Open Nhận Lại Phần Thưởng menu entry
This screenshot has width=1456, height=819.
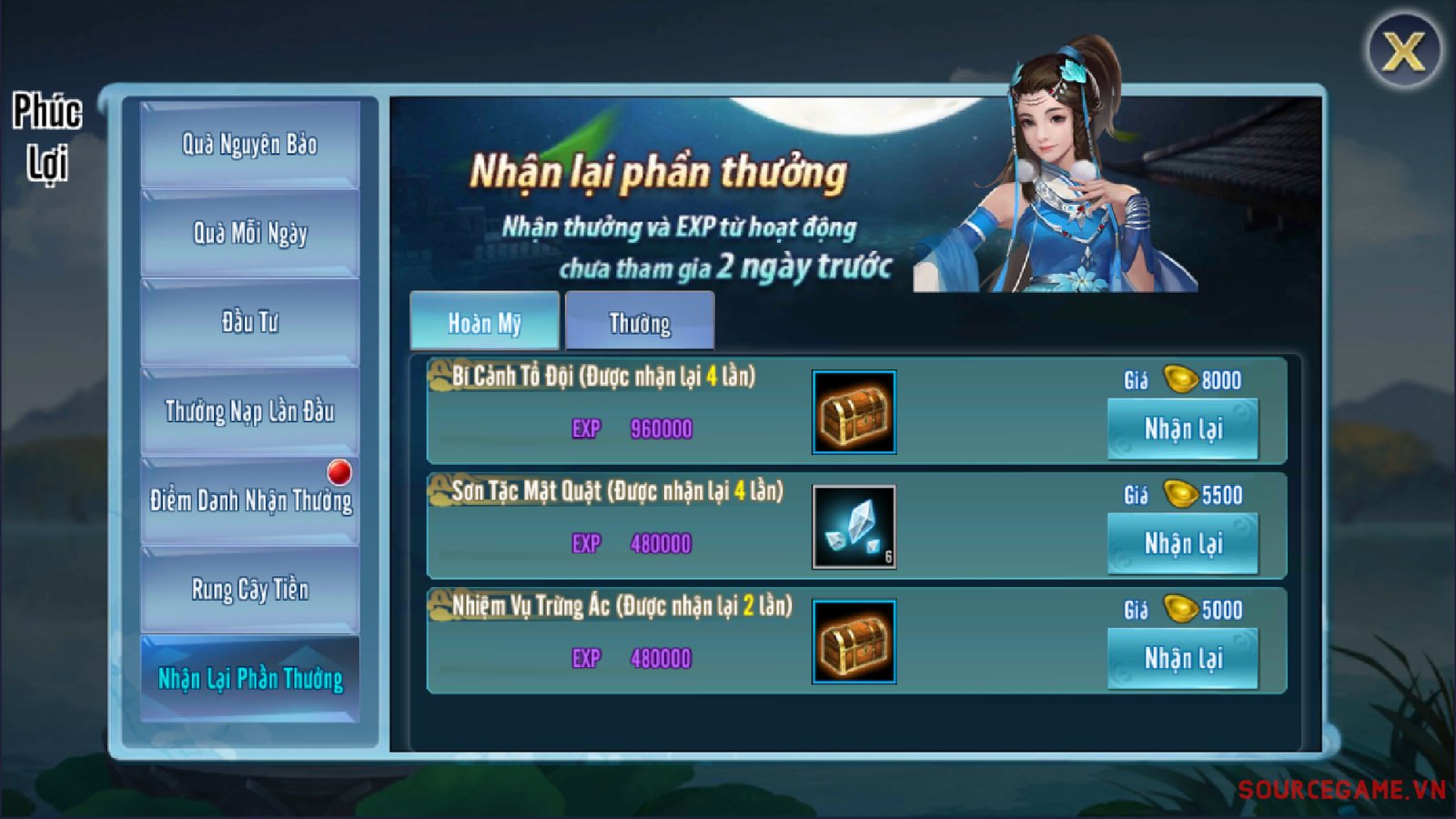(250, 679)
